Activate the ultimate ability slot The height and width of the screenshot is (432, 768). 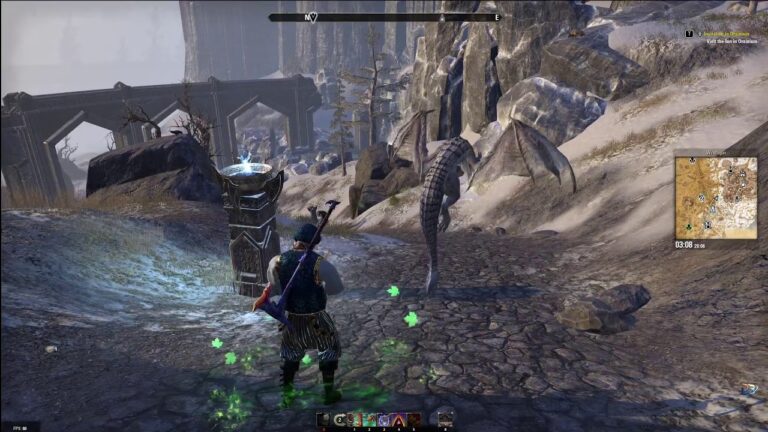445,418
